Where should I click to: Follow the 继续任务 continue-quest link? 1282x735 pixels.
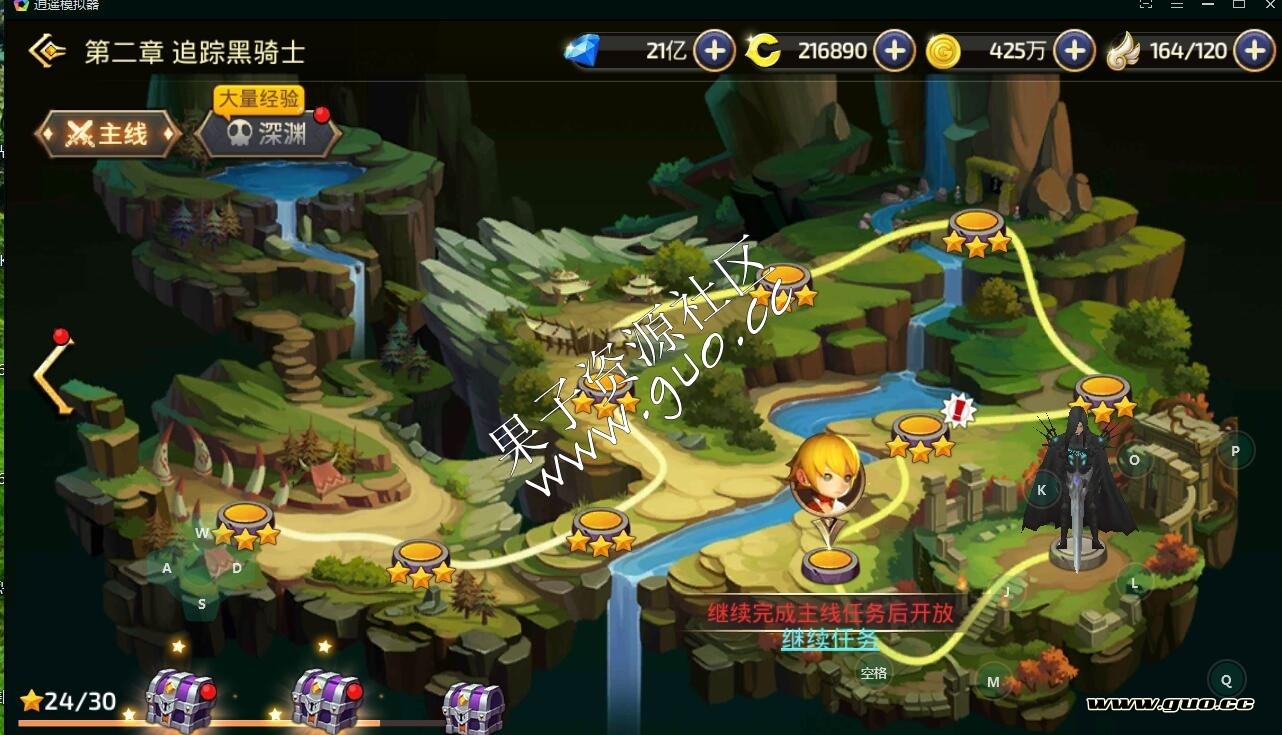[x=830, y=639]
